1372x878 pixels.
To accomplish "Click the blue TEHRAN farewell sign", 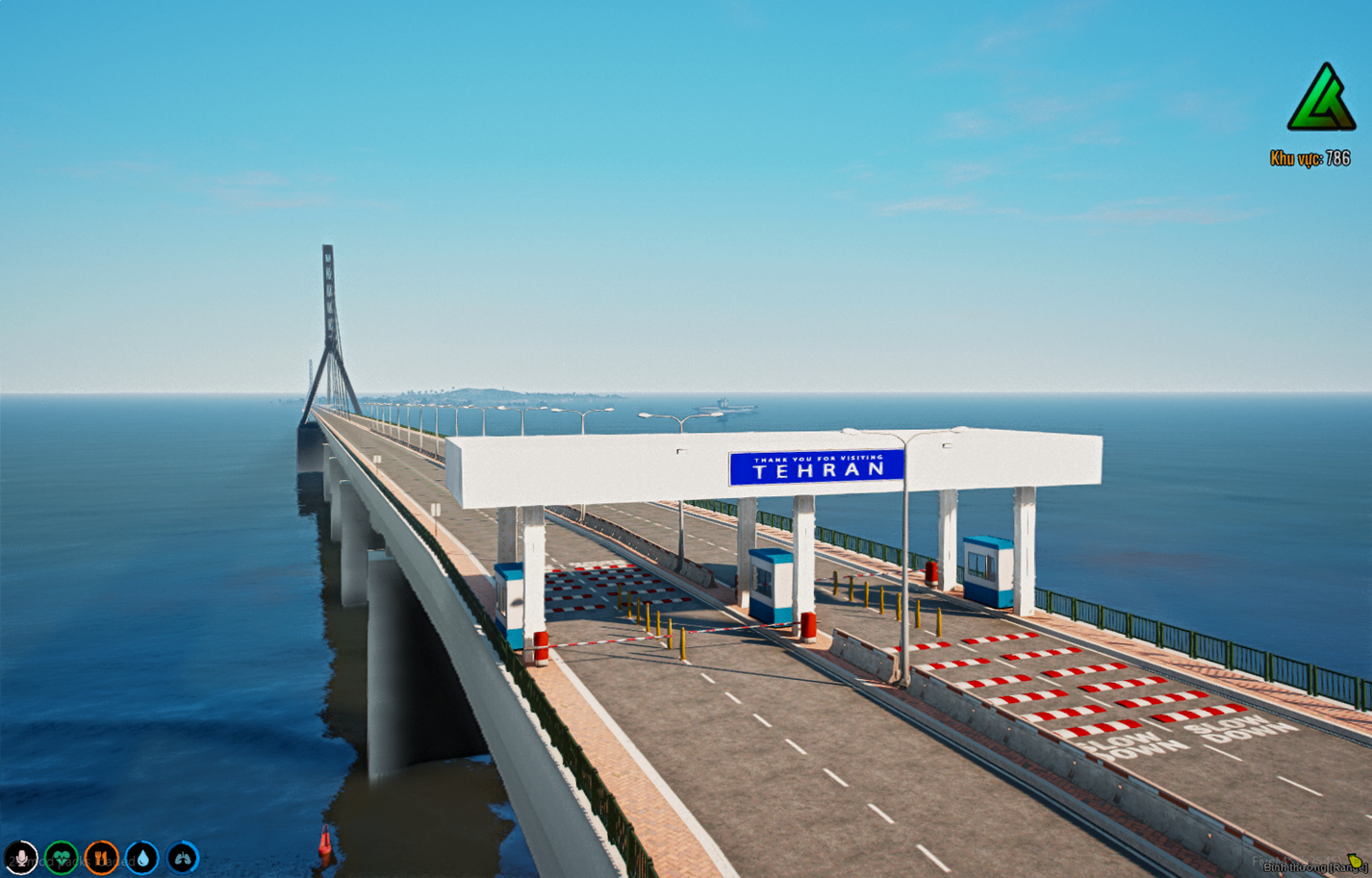I will click(815, 464).
